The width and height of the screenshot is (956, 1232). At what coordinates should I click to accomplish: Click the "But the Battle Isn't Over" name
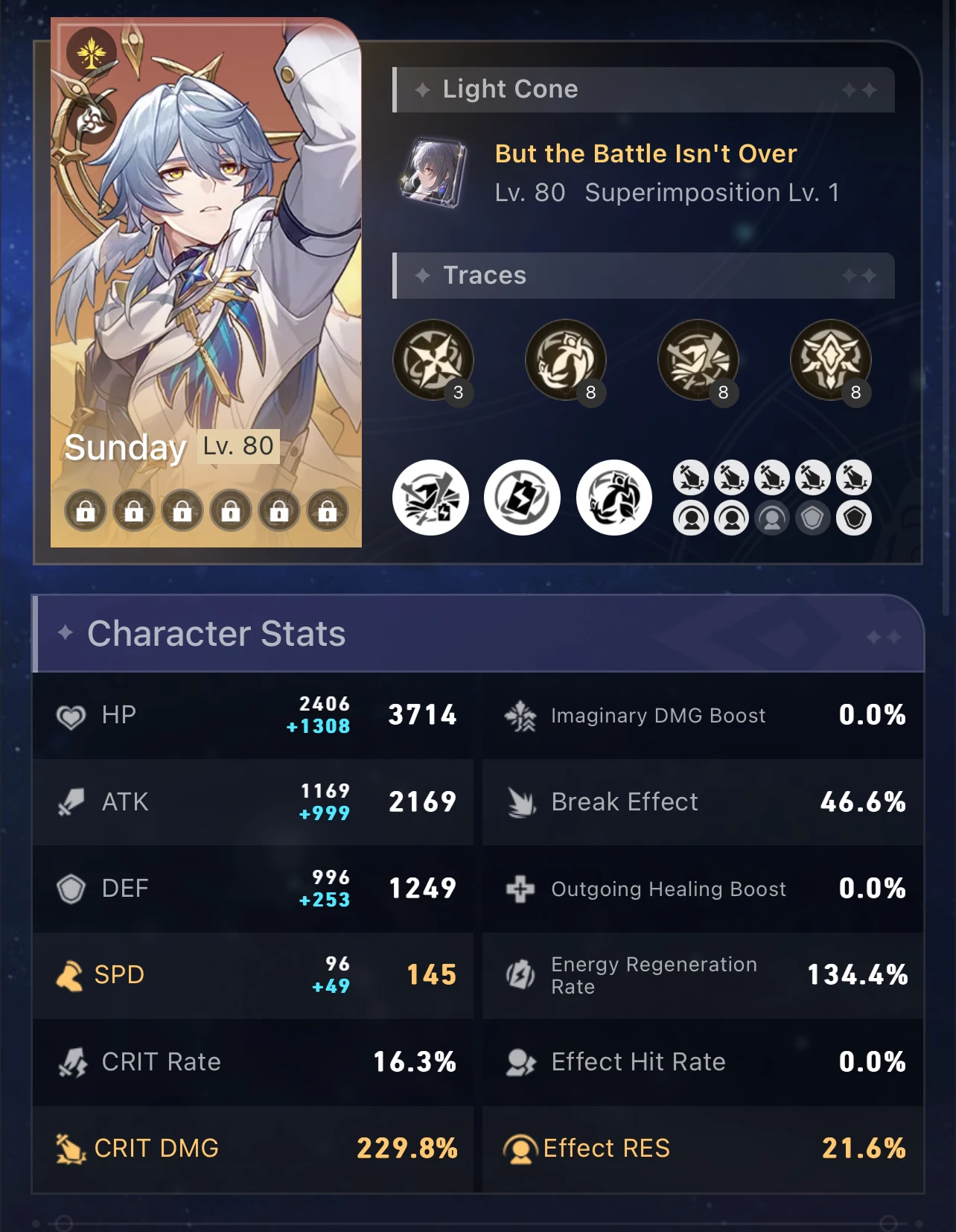pyautogui.click(x=646, y=153)
